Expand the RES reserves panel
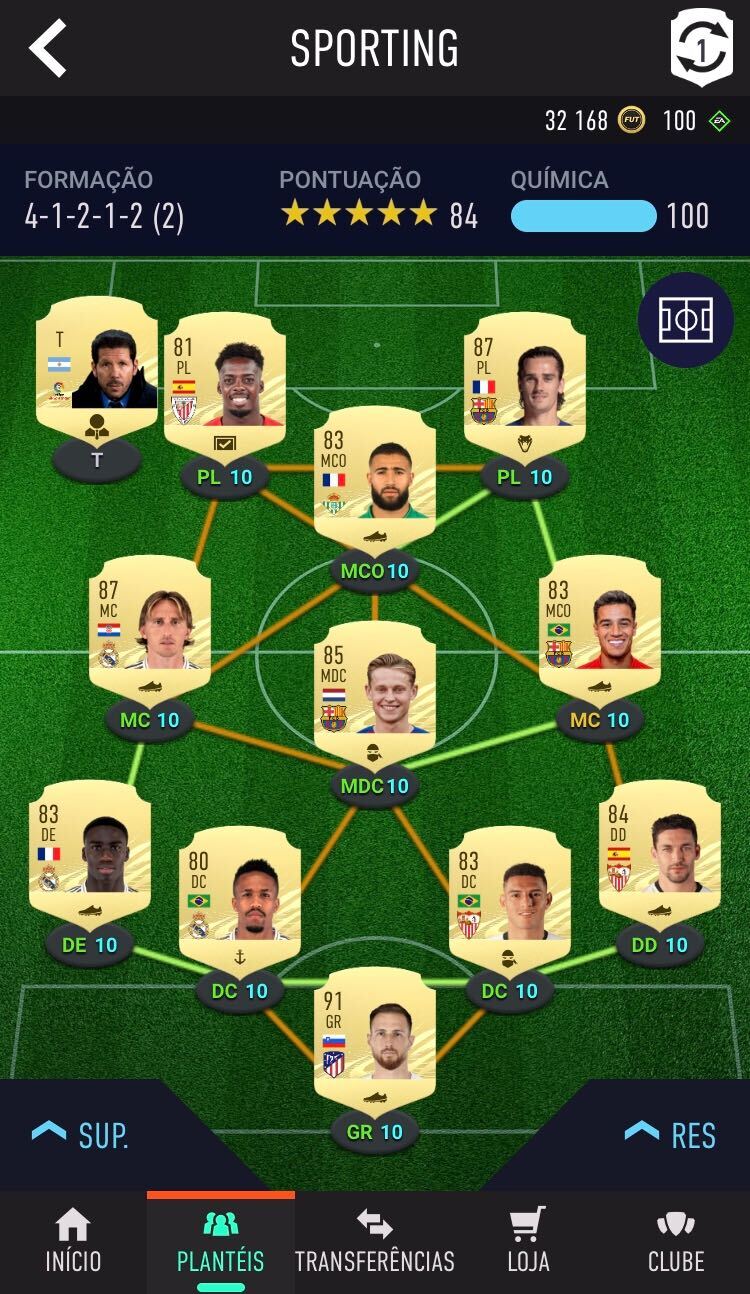This screenshot has width=750, height=1294. pyautogui.click(x=670, y=1135)
